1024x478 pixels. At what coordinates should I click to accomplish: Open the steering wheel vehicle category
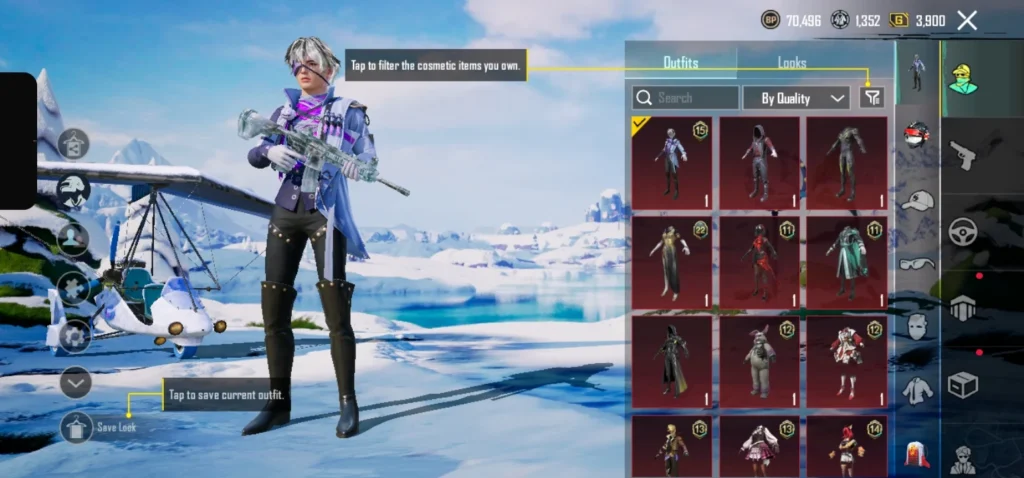[962, 231]
